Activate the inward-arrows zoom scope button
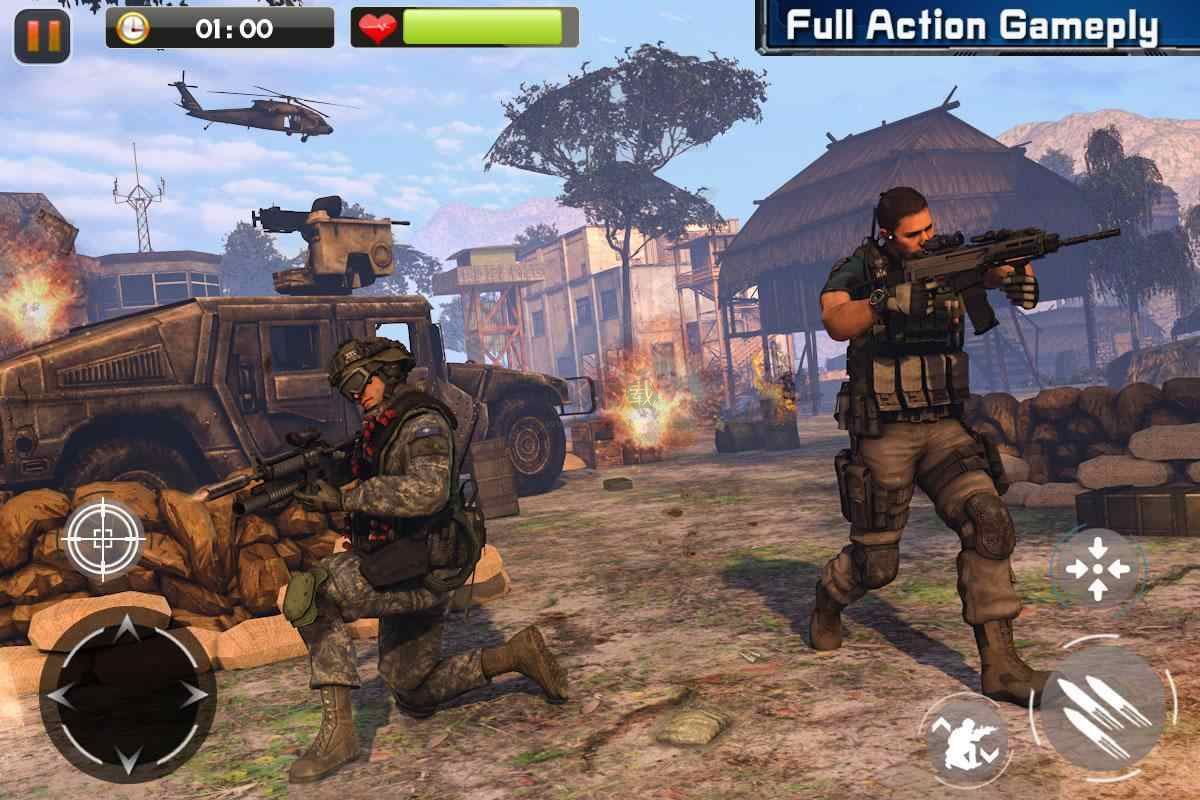 (x=1097, y=568)
